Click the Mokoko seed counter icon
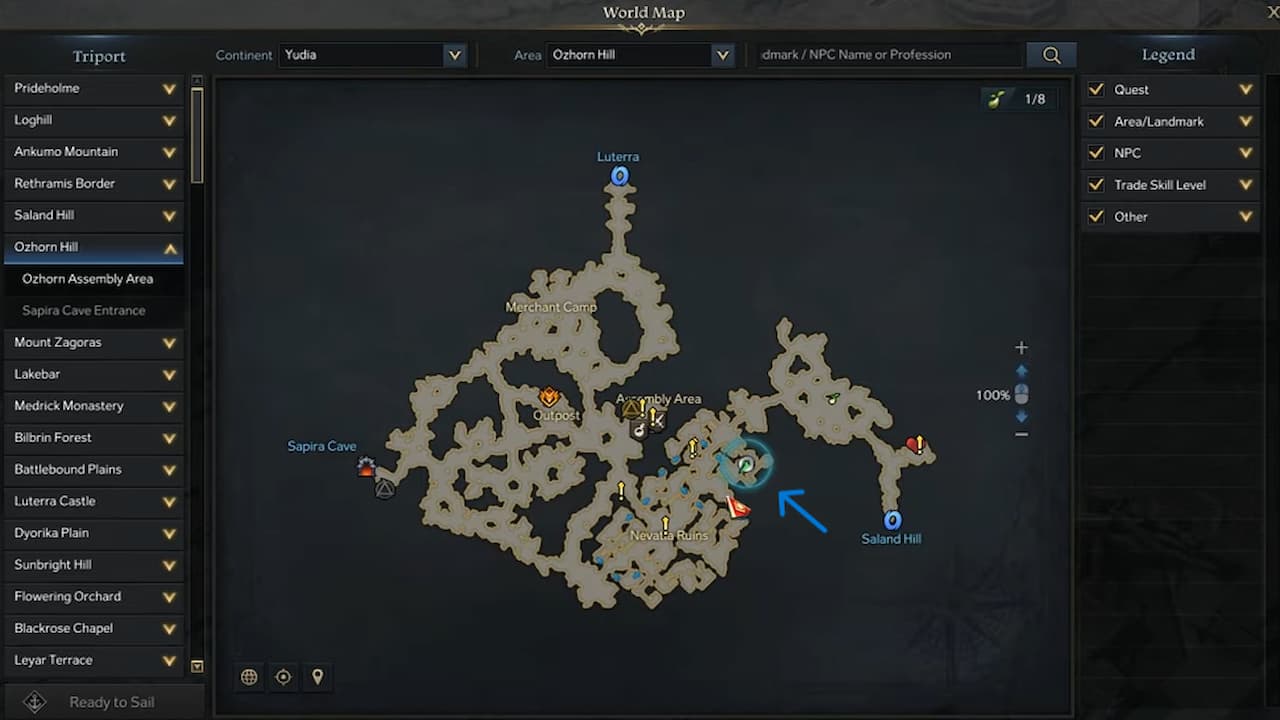Screen dimensions: 1280x720 pos(997,99)
